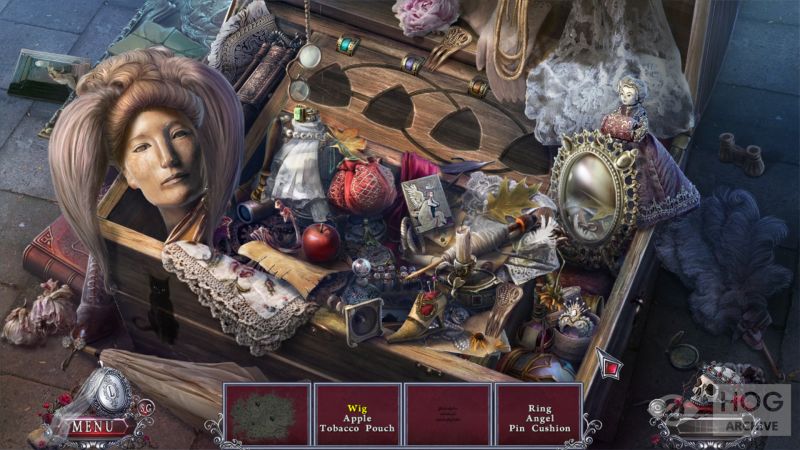Image resolution: width=800 pixels, height=450 pixels.
Task: Click the Ring, Angel, Pin Cushion list panel
Action: click(x=539, y=414)
